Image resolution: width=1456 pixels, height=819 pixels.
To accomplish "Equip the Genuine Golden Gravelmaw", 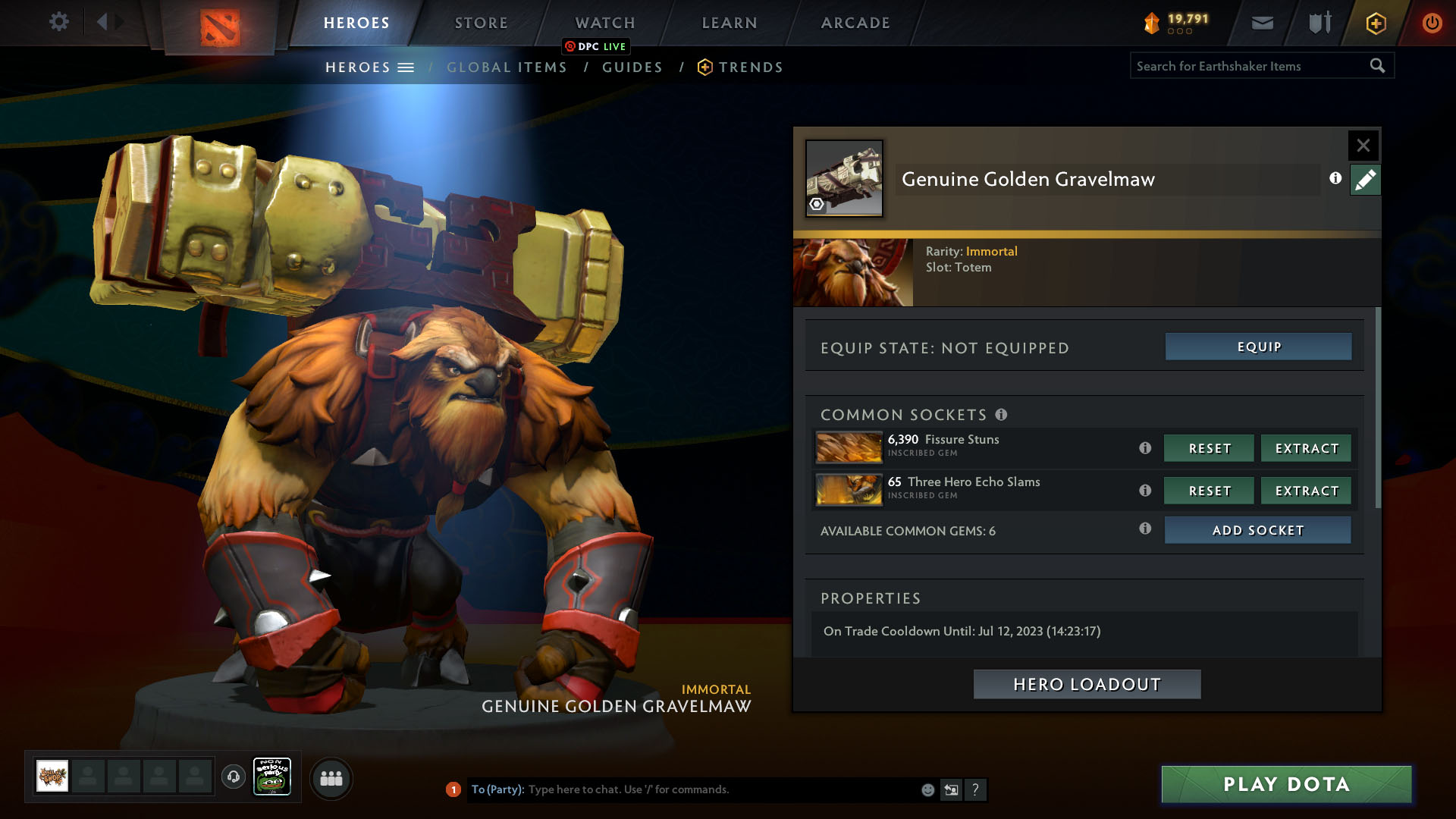I will point(1258,347).
